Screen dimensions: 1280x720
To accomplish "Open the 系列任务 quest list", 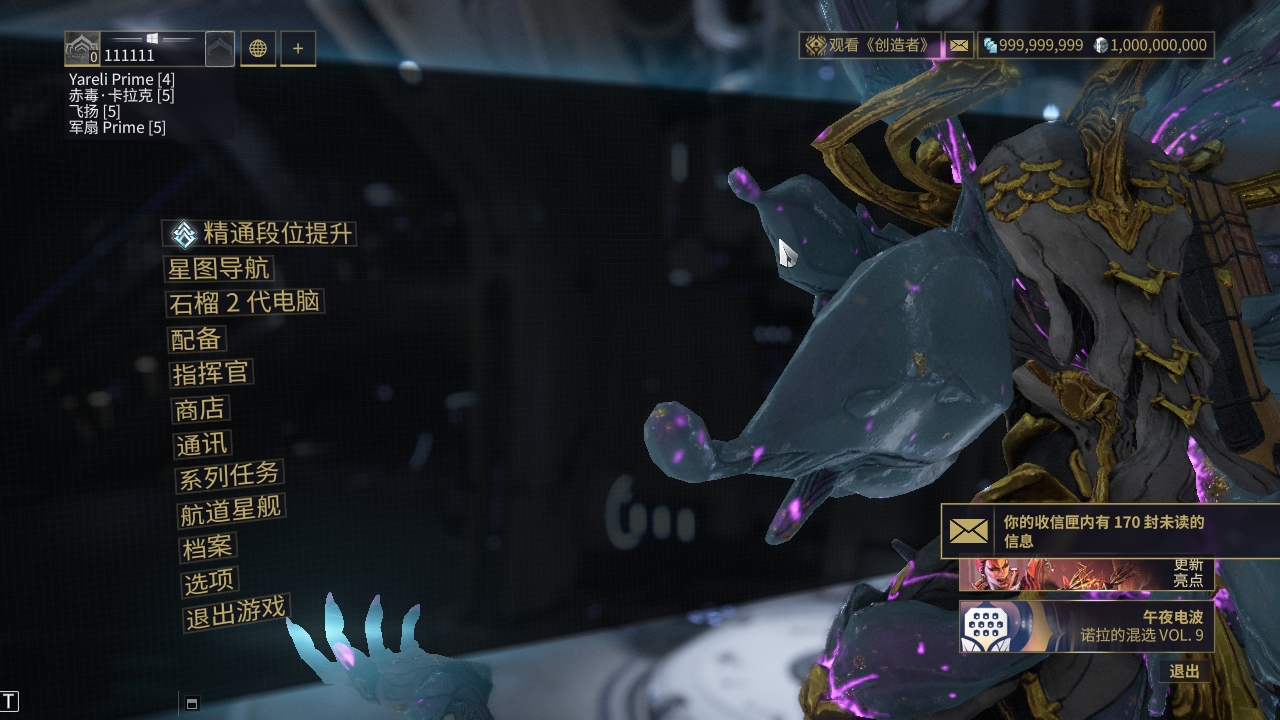I will (229, 477).
